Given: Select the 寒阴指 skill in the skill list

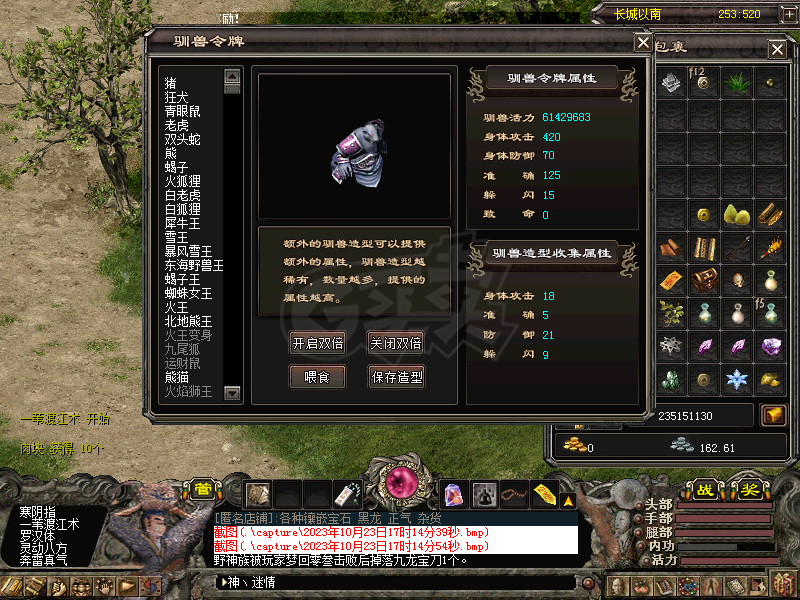Looking at the screenshot, I should coord(39,512).
